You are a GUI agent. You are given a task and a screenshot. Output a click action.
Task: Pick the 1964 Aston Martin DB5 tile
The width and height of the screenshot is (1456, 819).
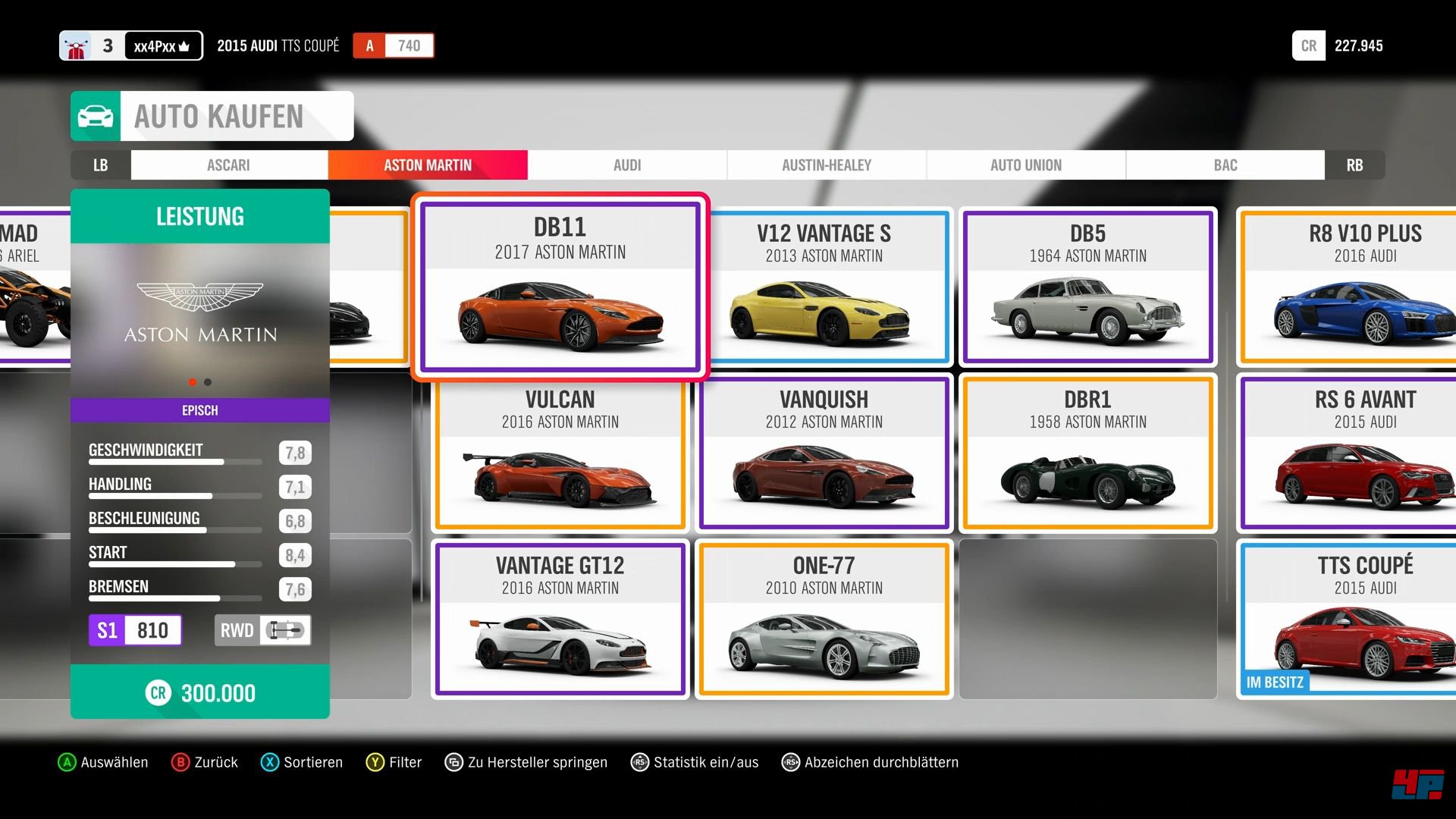click(x=1088, y=287)
